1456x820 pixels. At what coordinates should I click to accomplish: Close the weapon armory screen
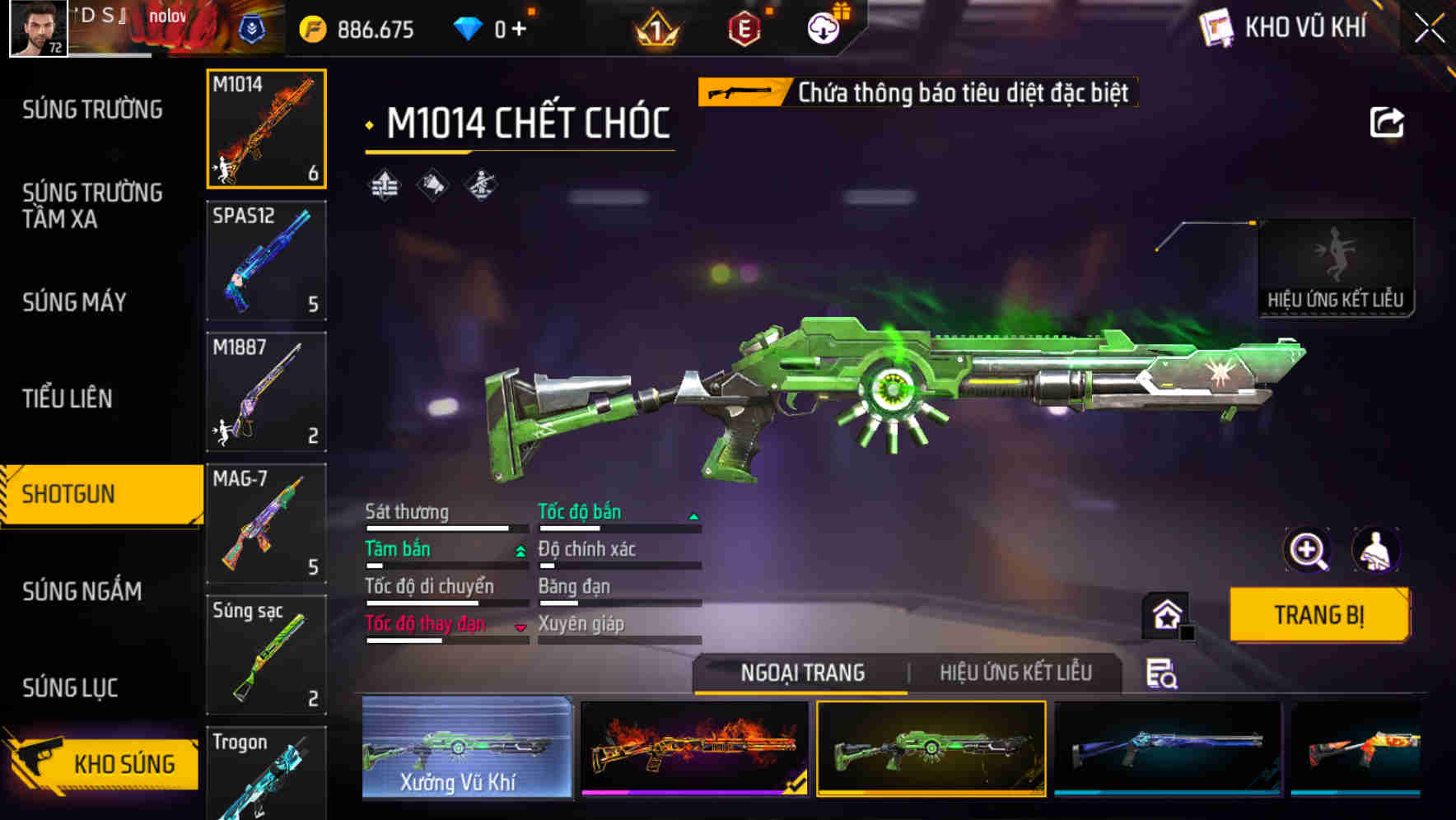1430,29
